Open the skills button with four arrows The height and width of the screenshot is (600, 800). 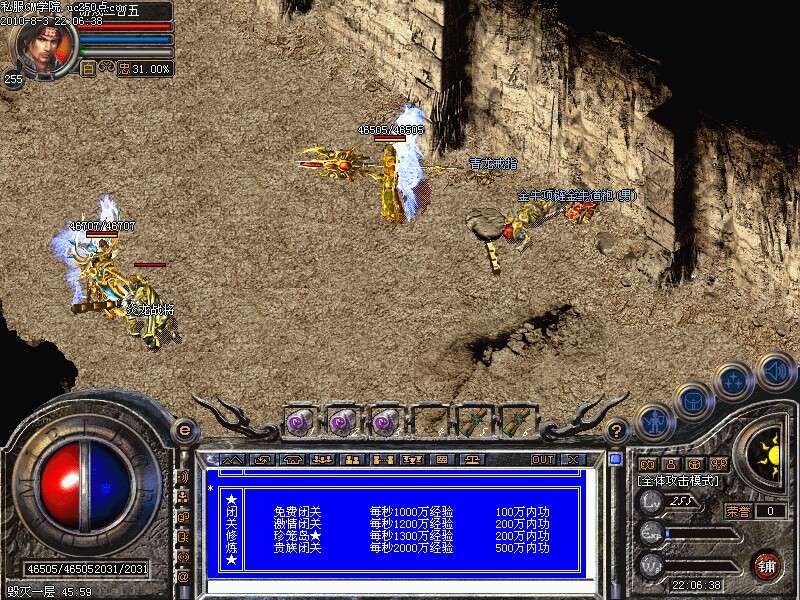click(x=734, y=381)
